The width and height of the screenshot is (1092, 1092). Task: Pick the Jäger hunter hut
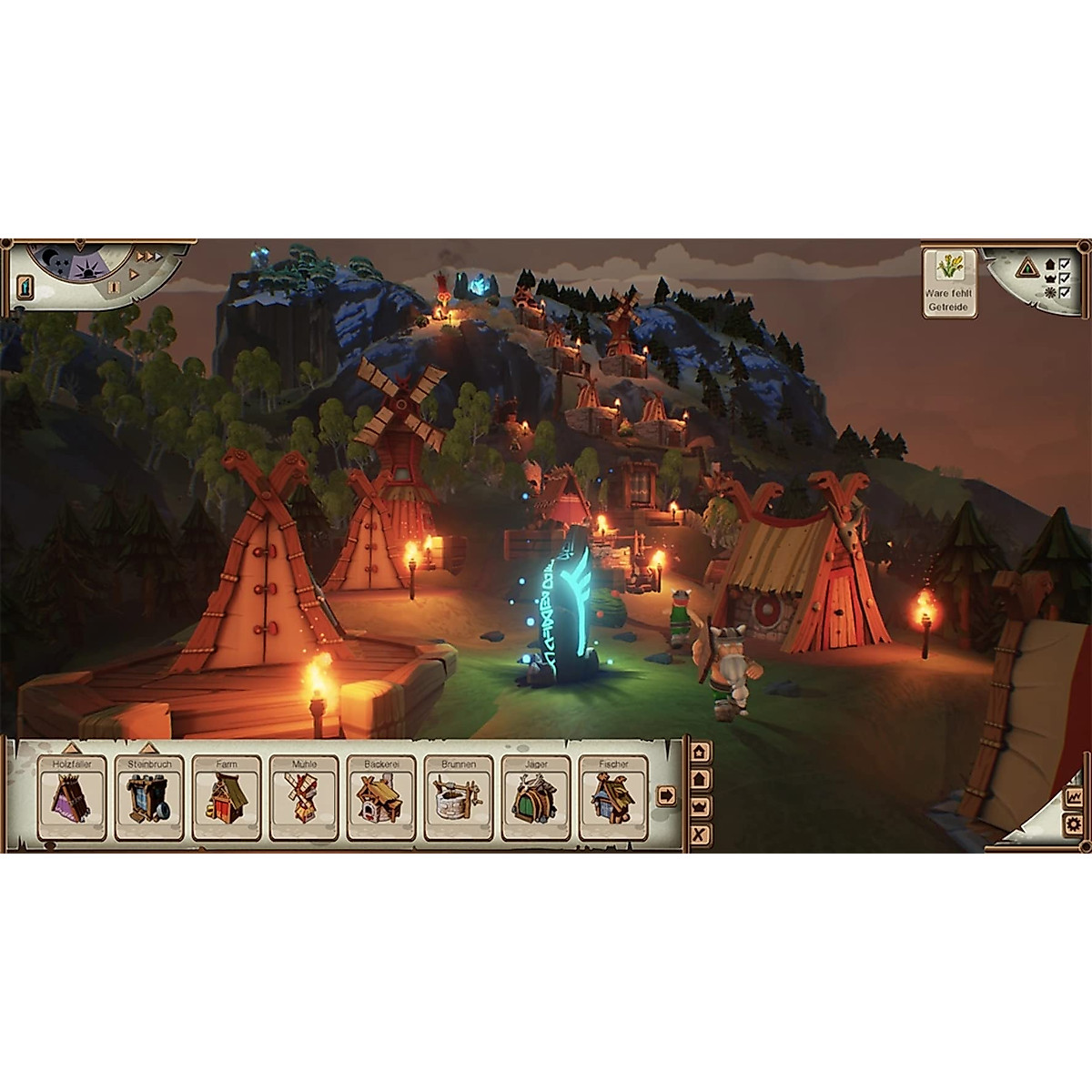[536, 798]
